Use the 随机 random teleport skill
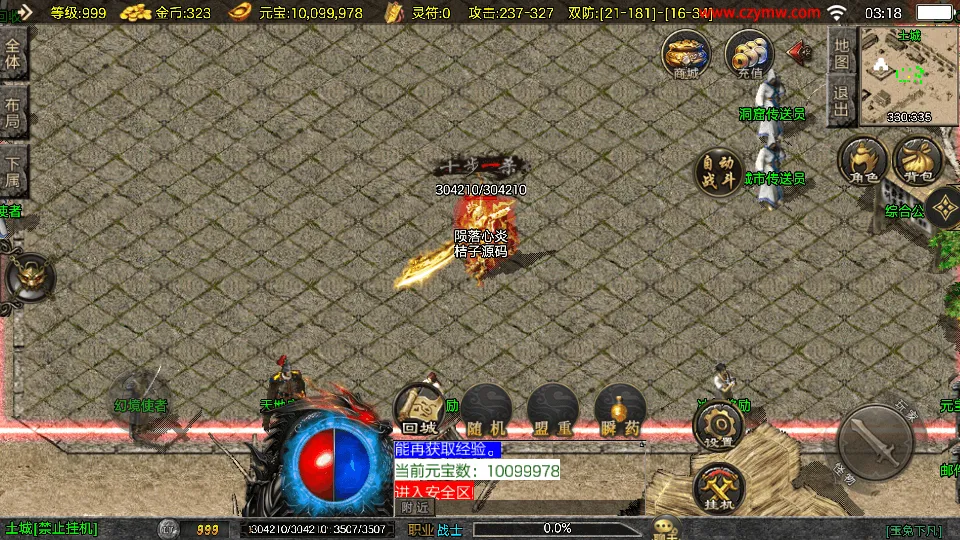The image size is (960, 540). coord(486,410)
